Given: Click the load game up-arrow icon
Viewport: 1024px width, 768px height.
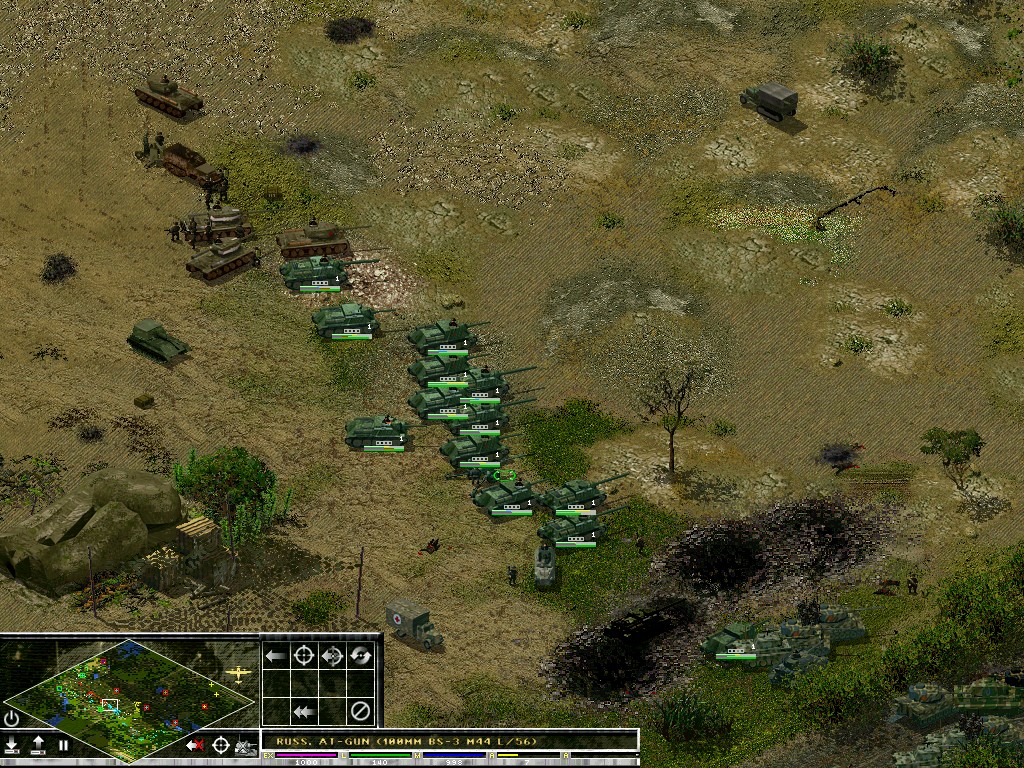Looking at the screenshot, I should (38, 745).
